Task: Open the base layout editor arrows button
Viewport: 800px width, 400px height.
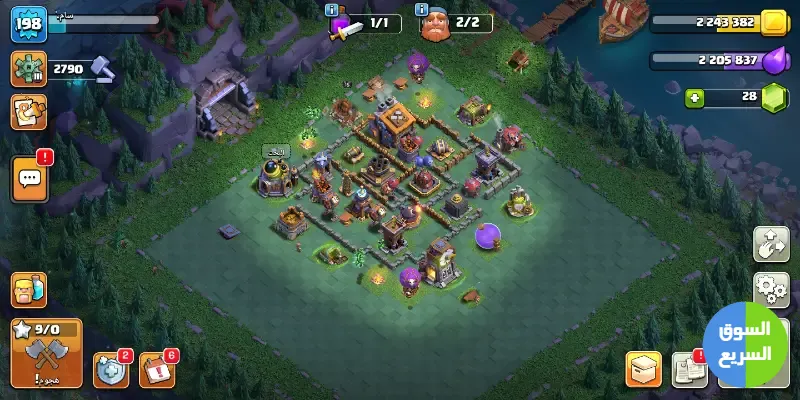Action: (x=771, y=245)
